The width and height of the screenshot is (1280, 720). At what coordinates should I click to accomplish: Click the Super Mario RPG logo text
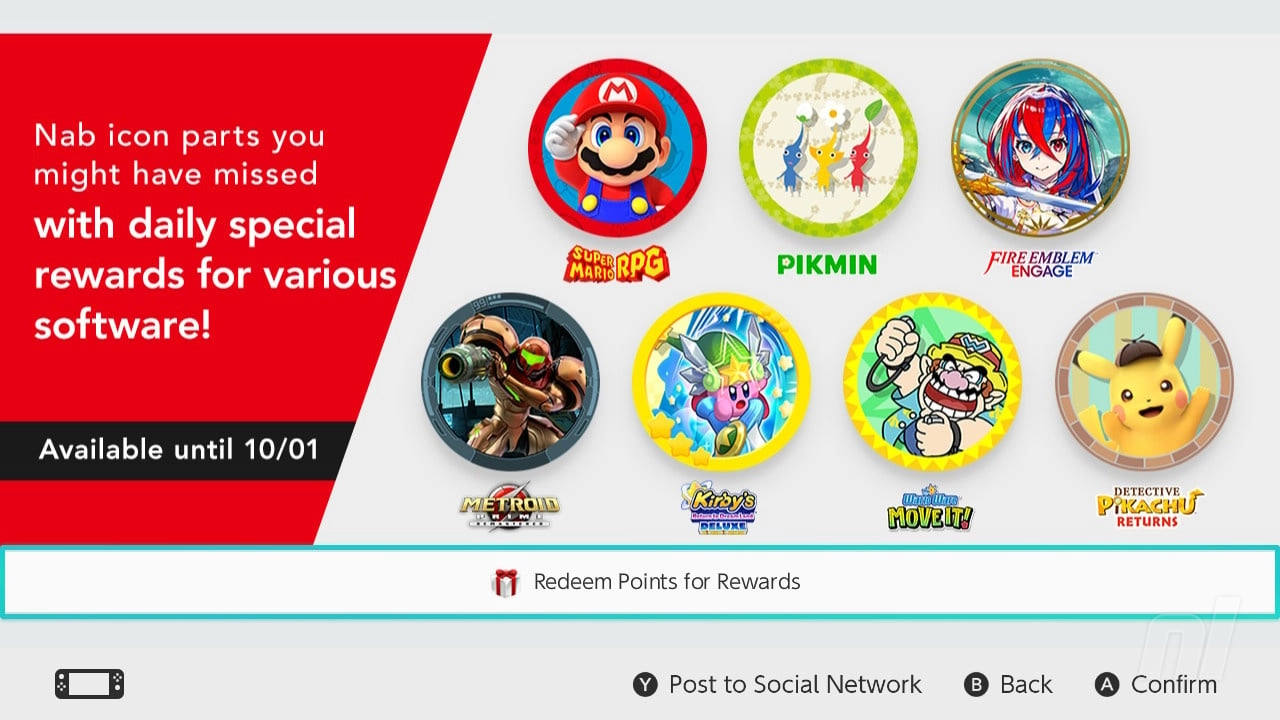(617, 262)
